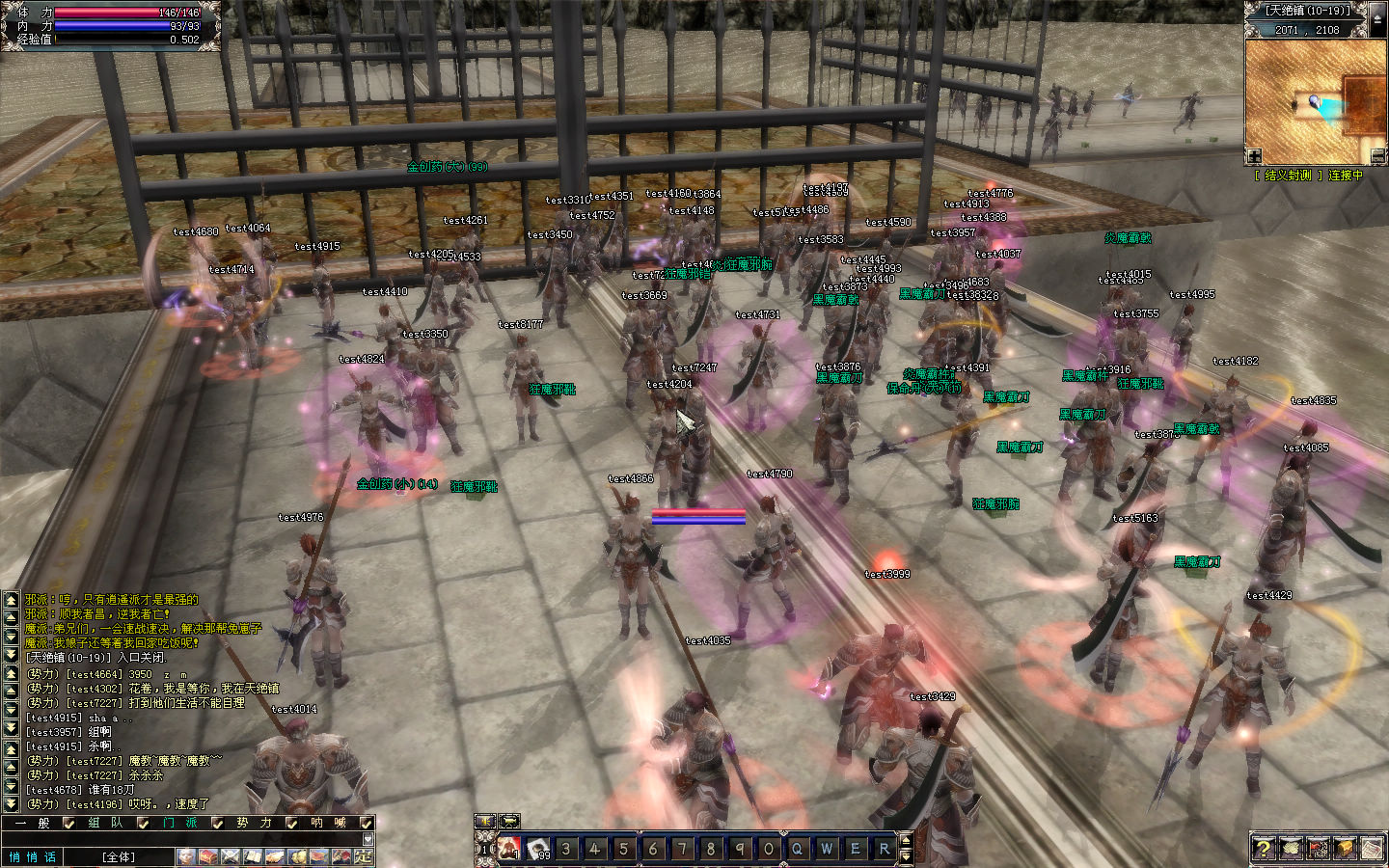Open the crossed swords menu icon
Image resolution: width=1389 pixels, height=868 pixels.
(x=231, y=856)
